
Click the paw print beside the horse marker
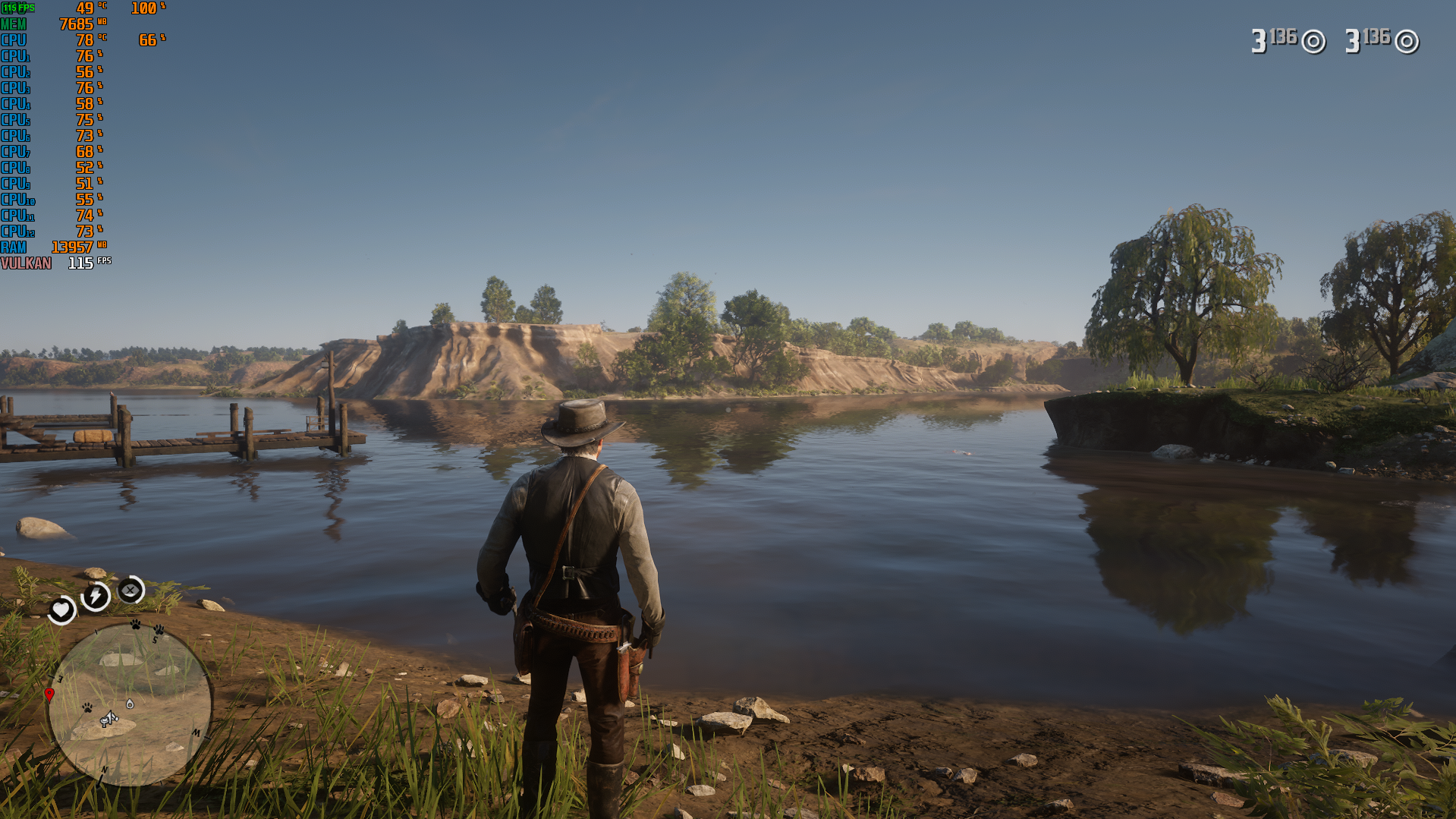[x=88, y=707]
